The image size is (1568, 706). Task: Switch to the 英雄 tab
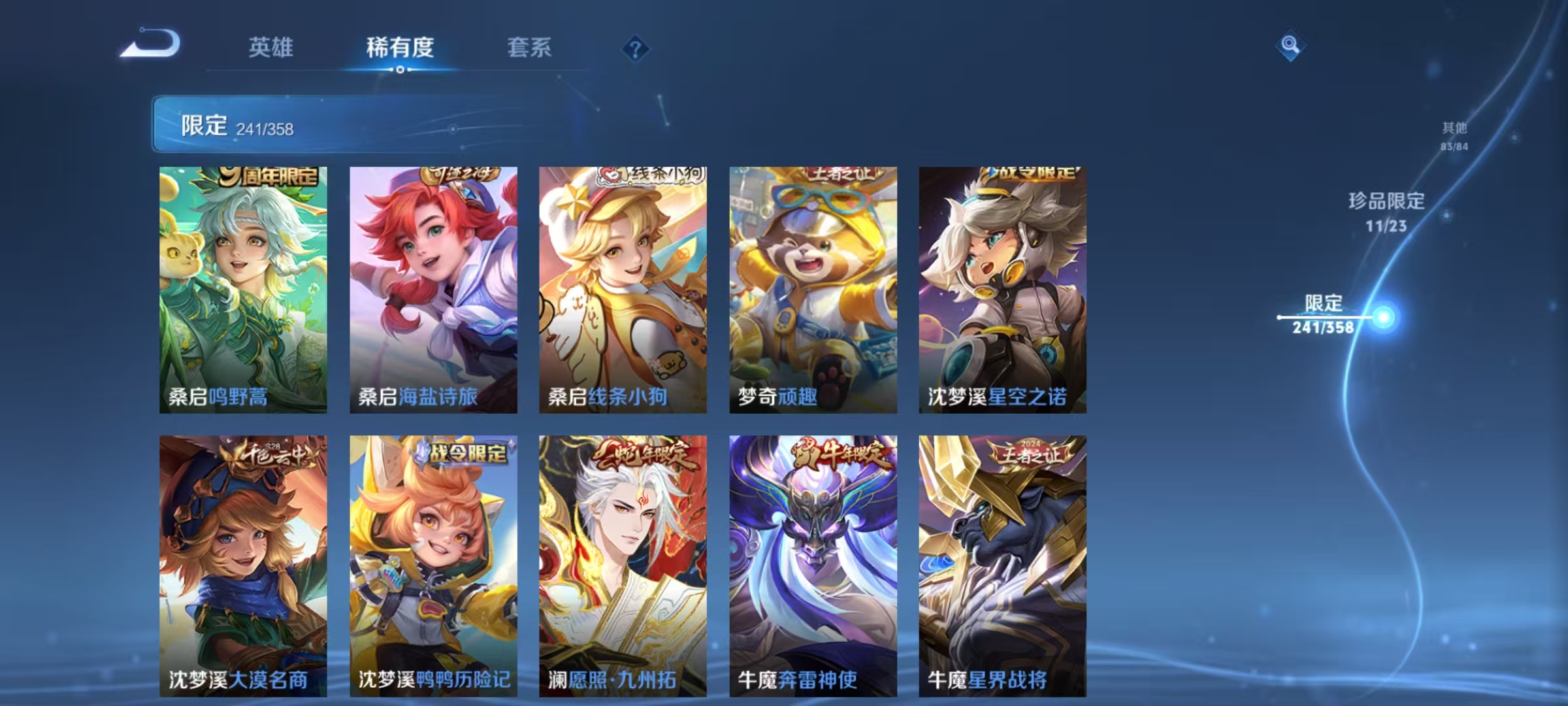[x=272, y=48]
